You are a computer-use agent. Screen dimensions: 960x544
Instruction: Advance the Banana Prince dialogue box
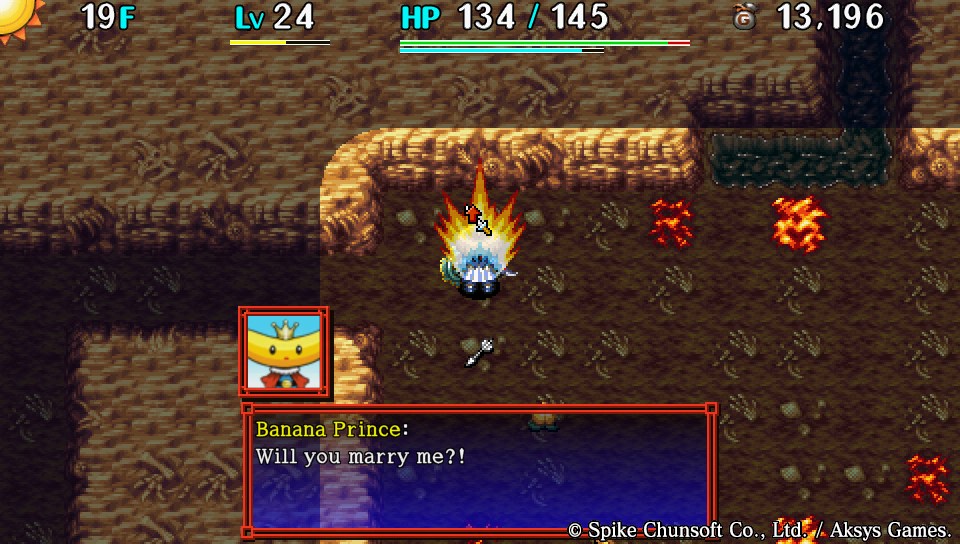[478, 470]
